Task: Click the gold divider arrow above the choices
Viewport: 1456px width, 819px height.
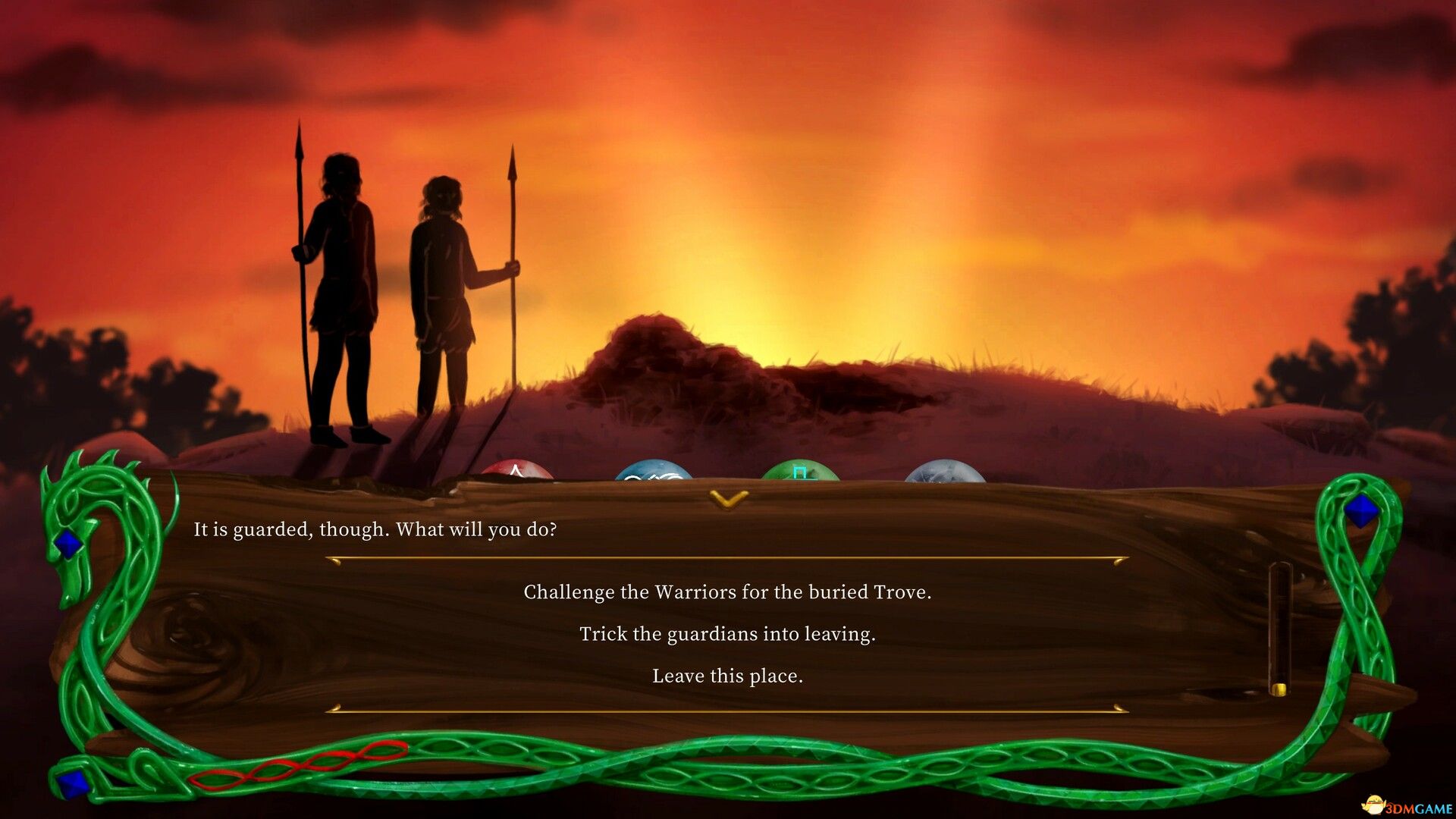Action: pyautogui.click(x=727, y=557)
